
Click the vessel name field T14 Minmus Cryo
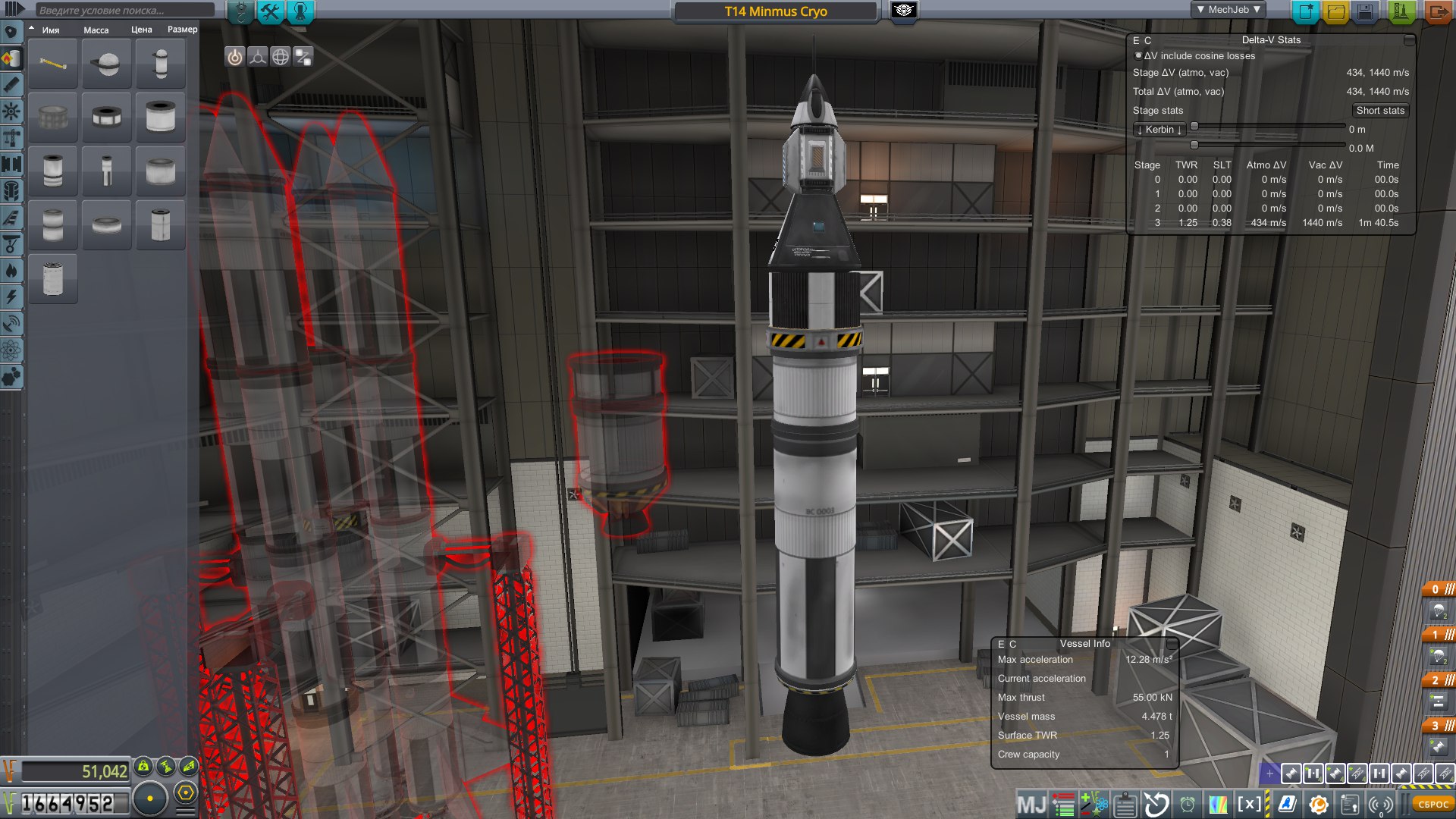click(773, 11)
